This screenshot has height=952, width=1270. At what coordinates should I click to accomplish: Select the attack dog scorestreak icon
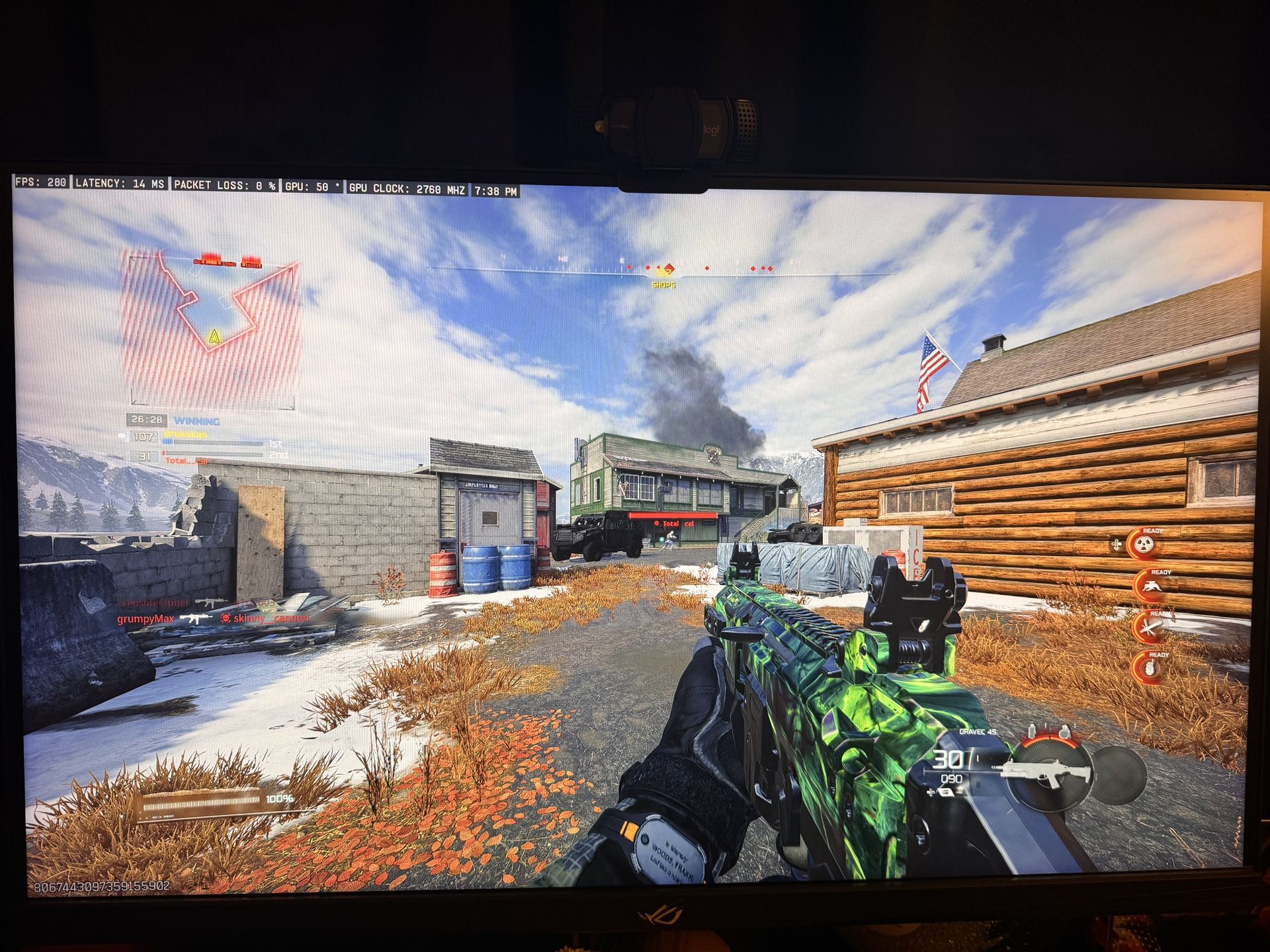[1153, 586]
